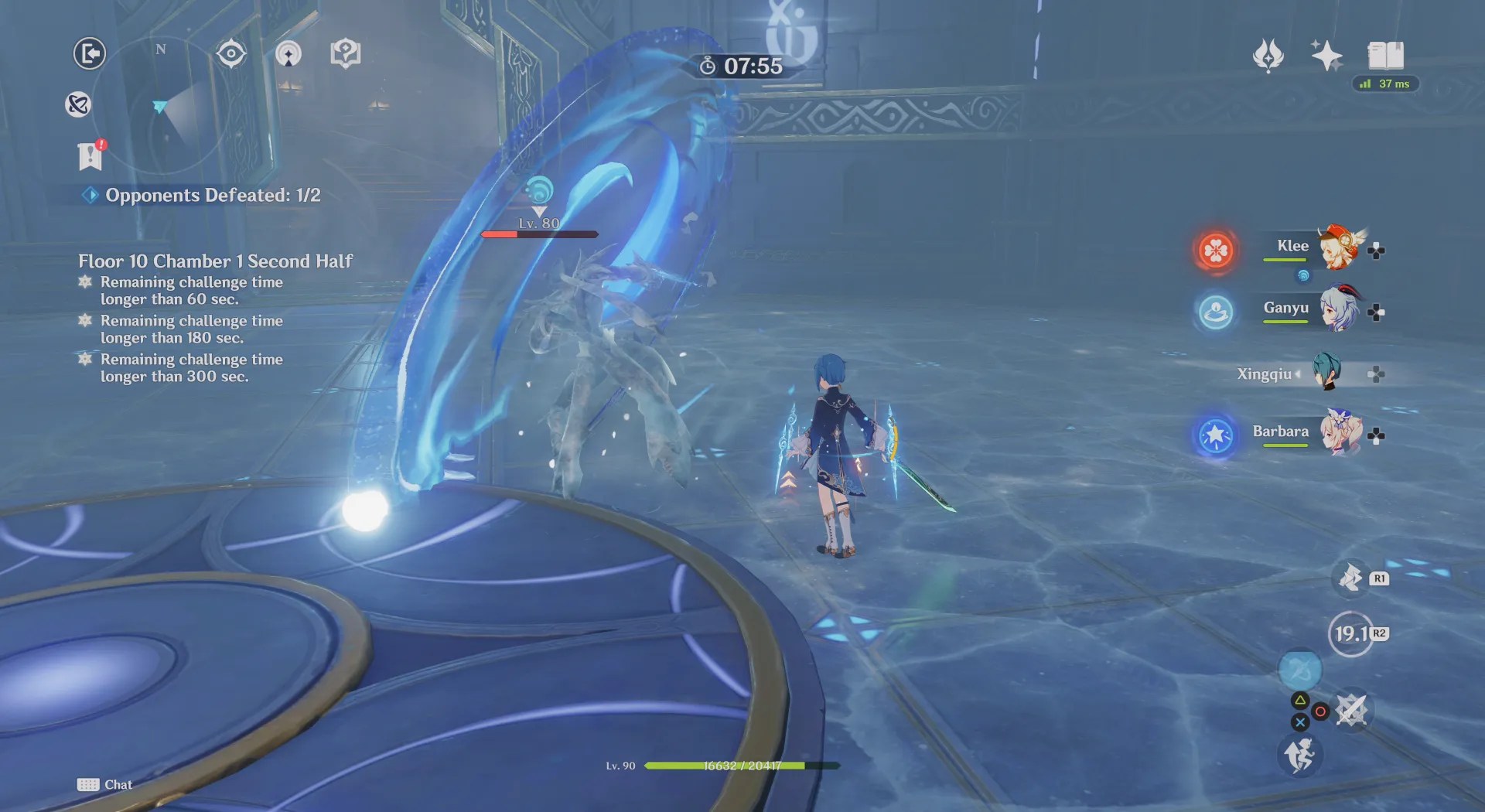
Task: Open the Paimon menu exit icon
Action: pyautogui.click(x=89, y=53)
